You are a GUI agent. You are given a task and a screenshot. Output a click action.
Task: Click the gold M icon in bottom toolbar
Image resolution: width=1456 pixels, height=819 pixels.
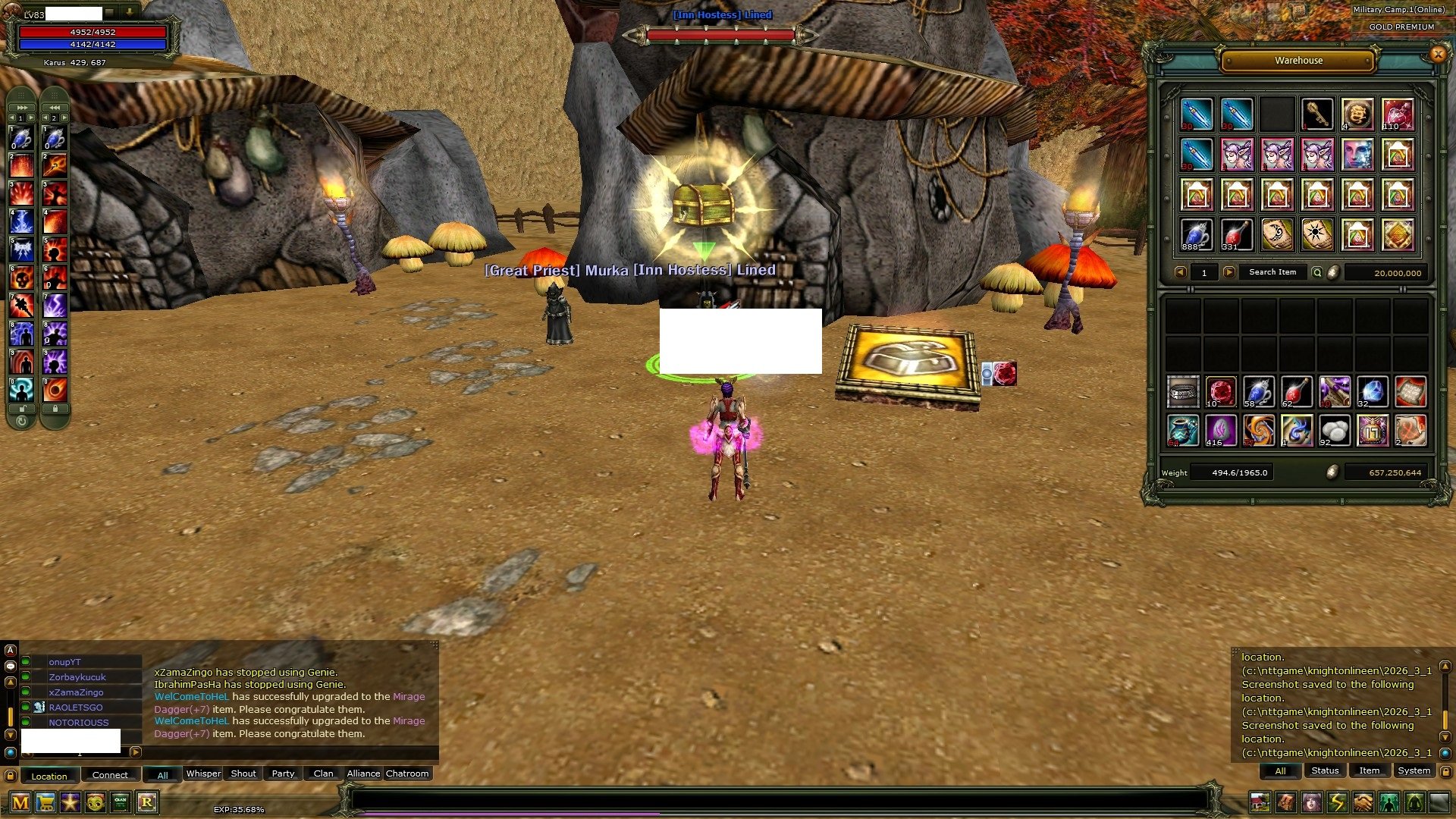click(20, 802)
